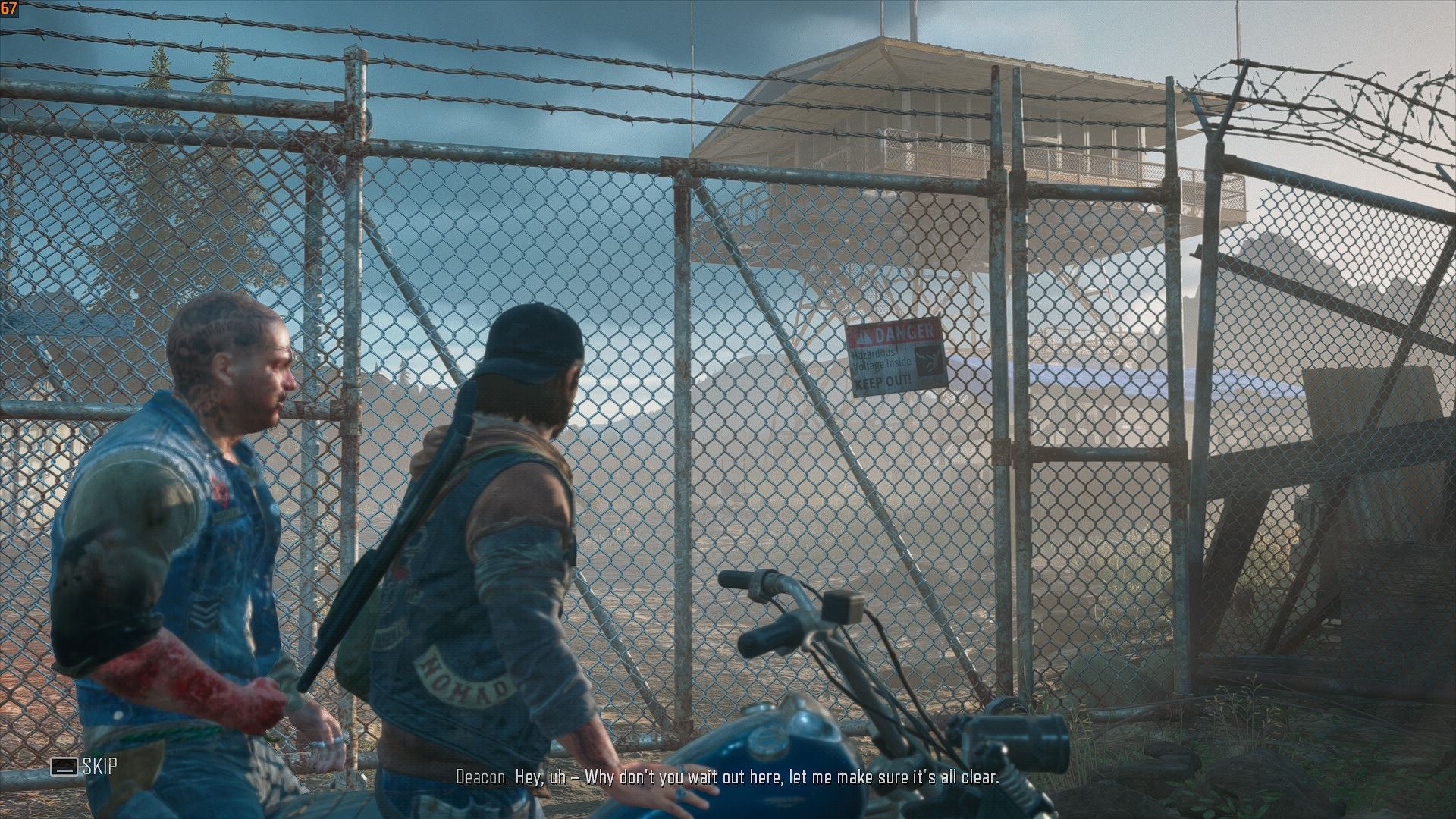Click the KEEP OUT! warning text
This screenshot has width=1456, height=819.
coord(883,382)
